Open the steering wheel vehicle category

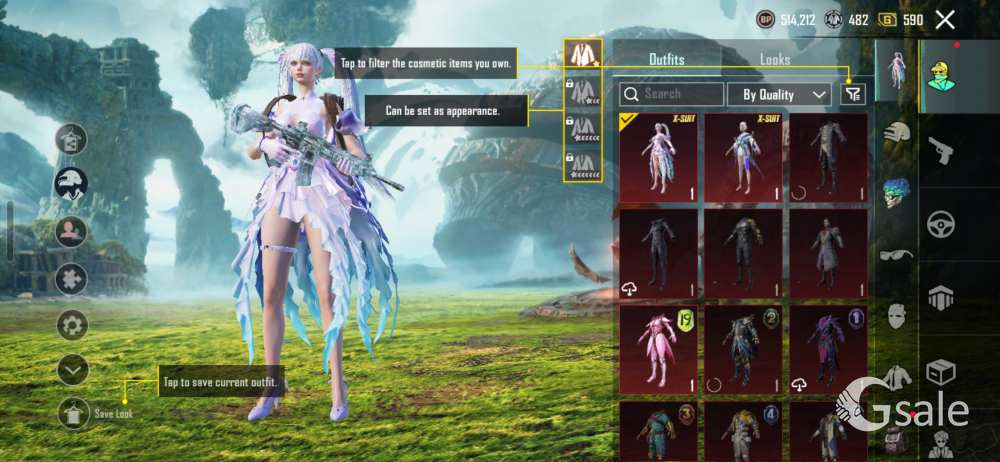940,224
